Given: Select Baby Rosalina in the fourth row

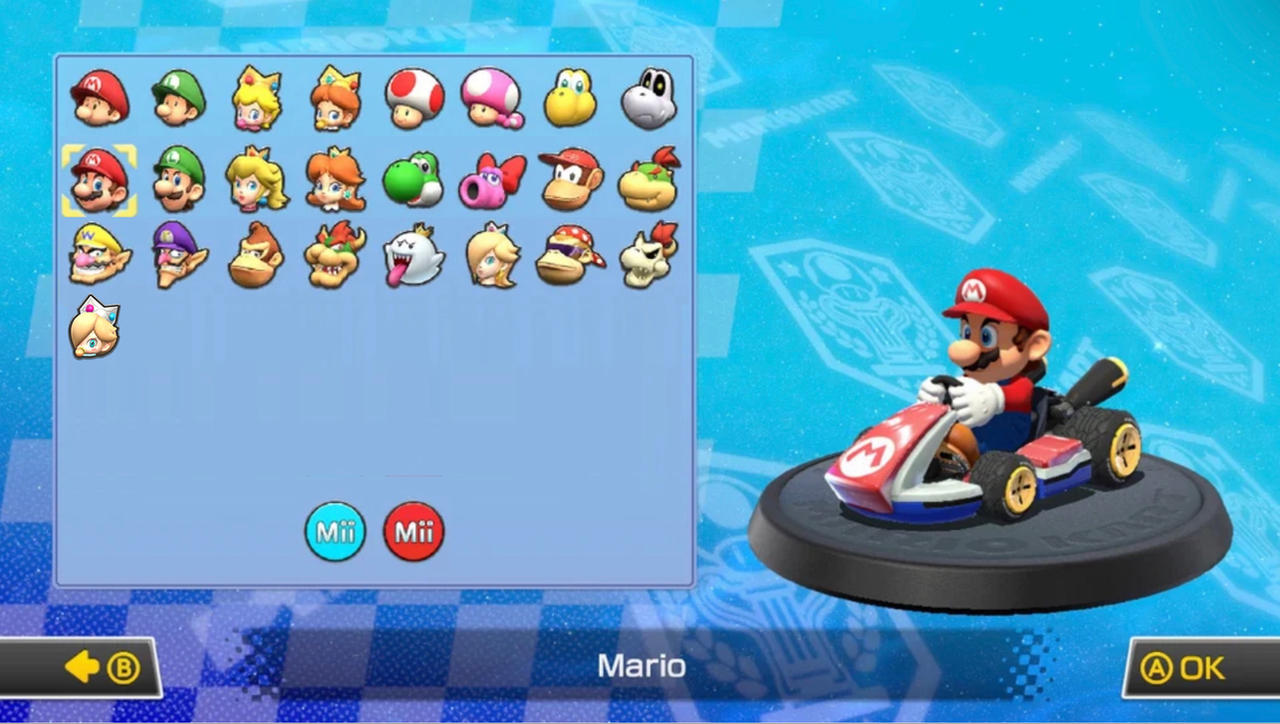Looking at the screenshot, I should coord(95,325).
